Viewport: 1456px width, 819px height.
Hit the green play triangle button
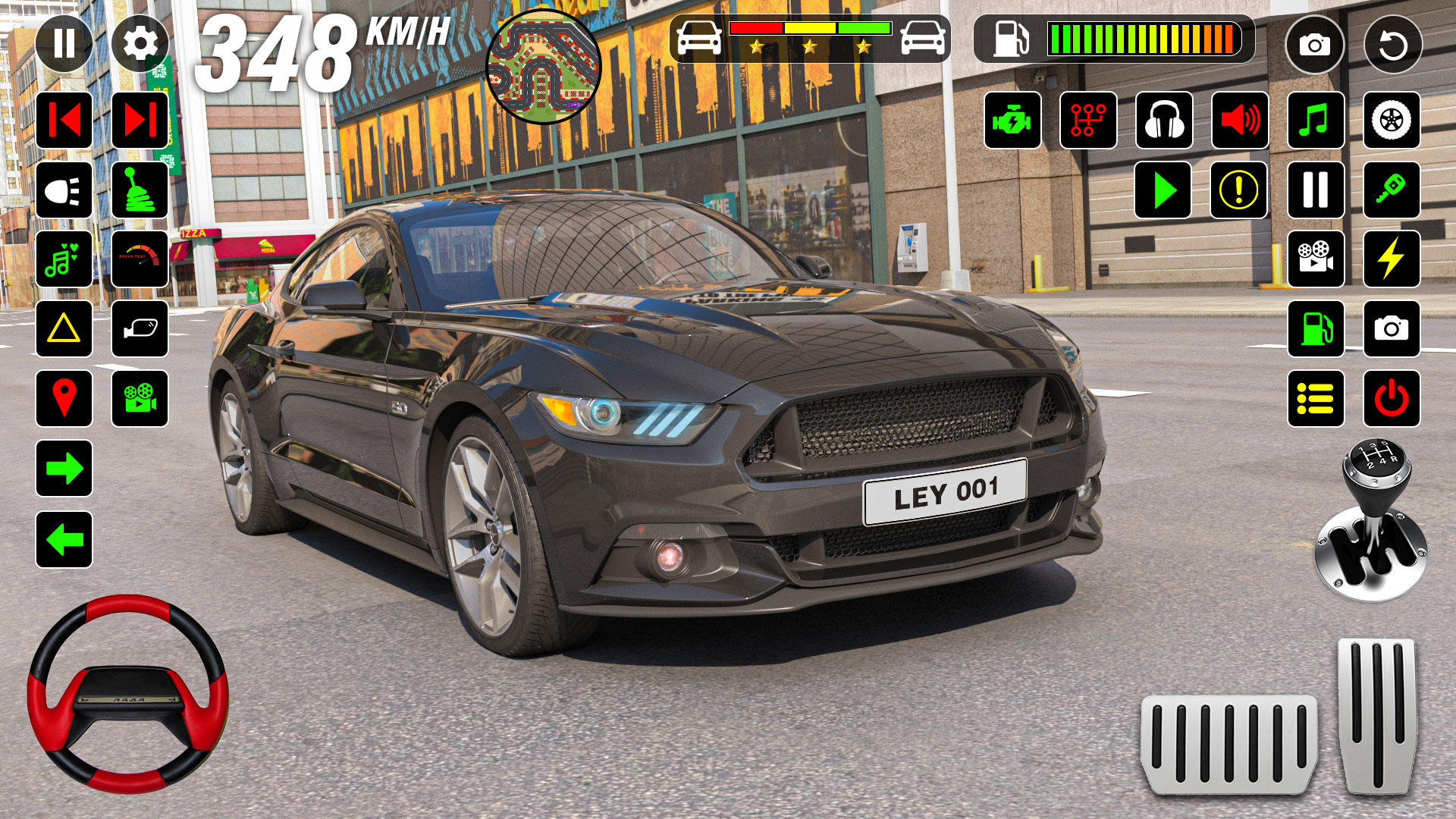[1163, 190]
